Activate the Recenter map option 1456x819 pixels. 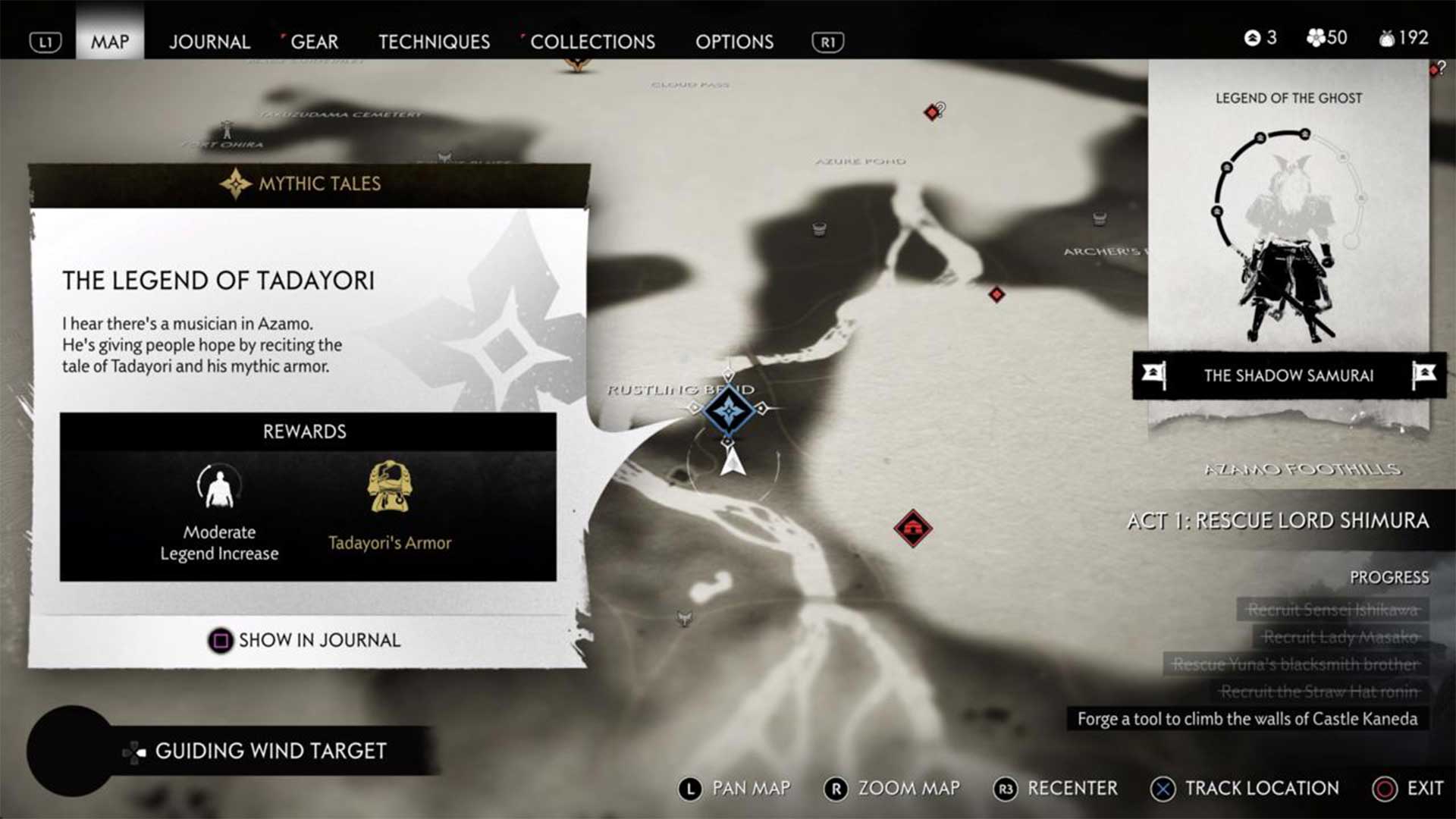pos(1056,789)
